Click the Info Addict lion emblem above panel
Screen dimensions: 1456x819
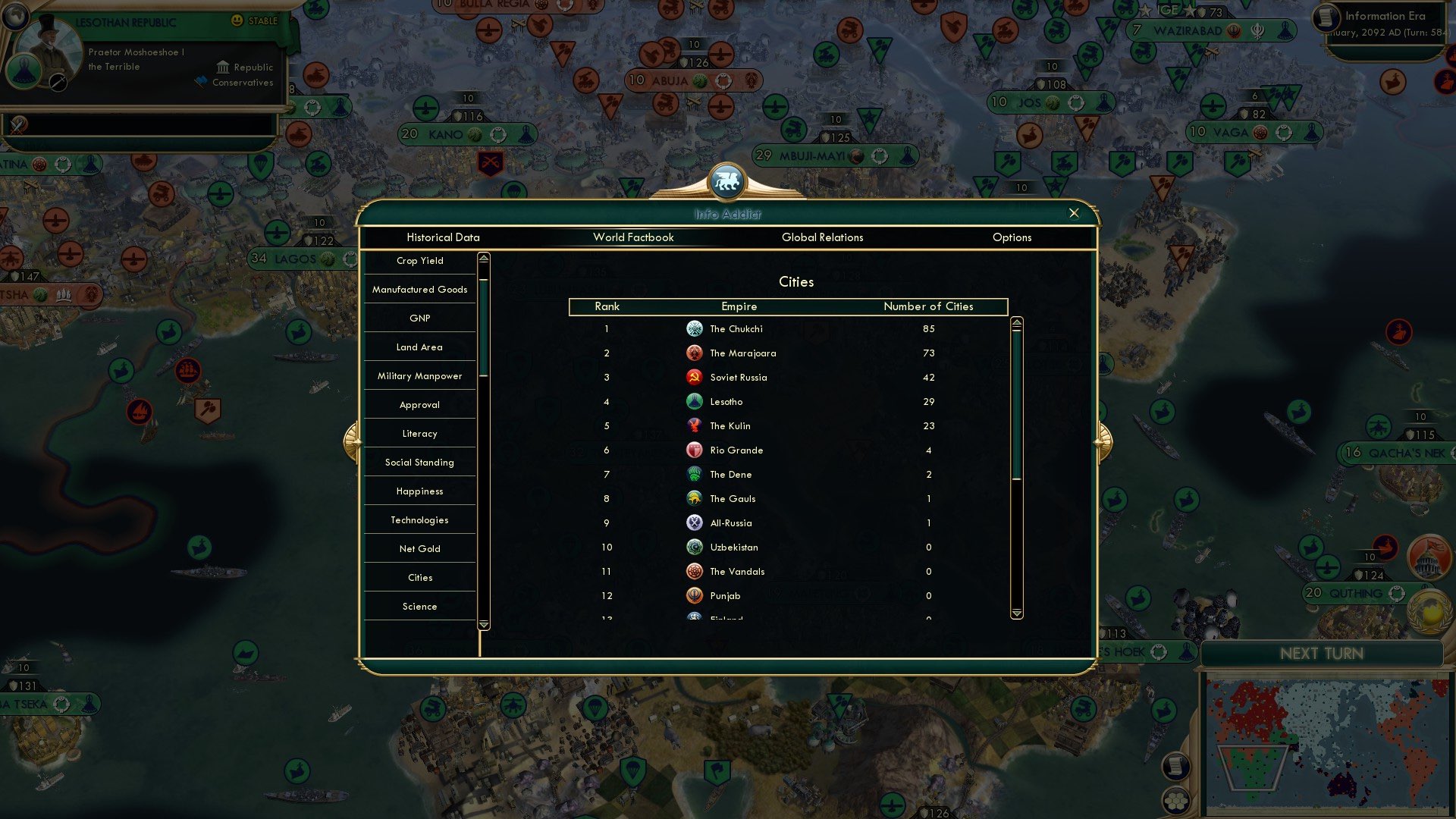727,182
